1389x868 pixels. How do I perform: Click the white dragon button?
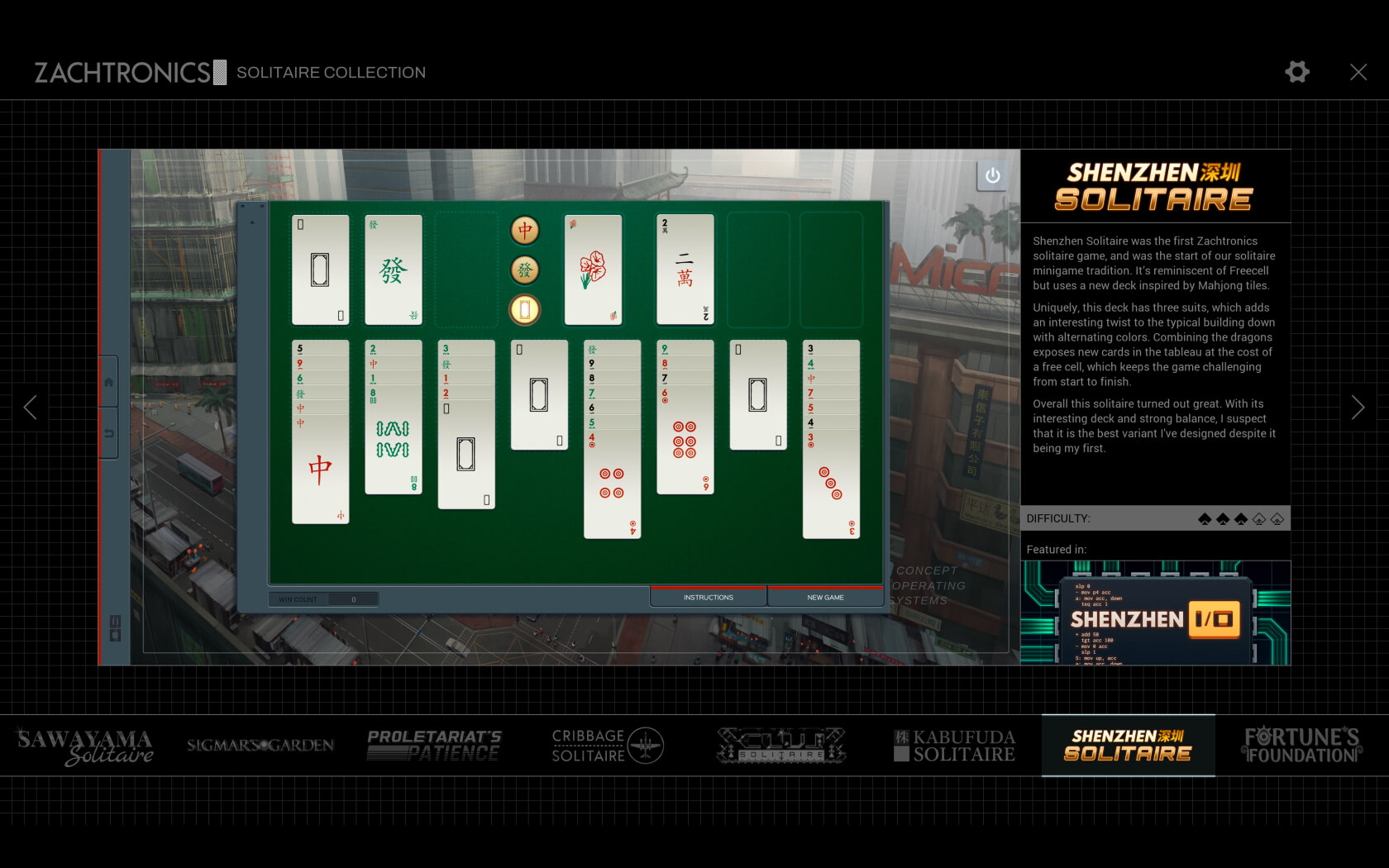[x=525, y=309]
